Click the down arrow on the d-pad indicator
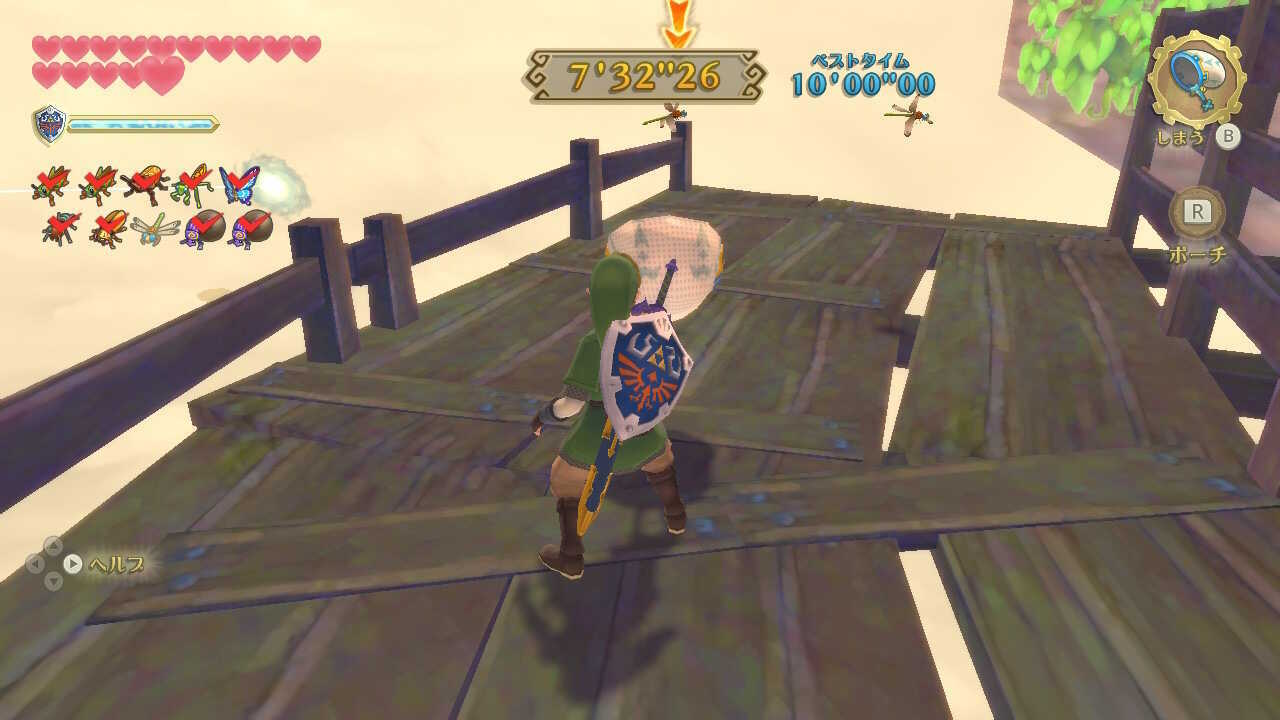The width and height of the screenshot is (1280, 720). click(53, 580)
